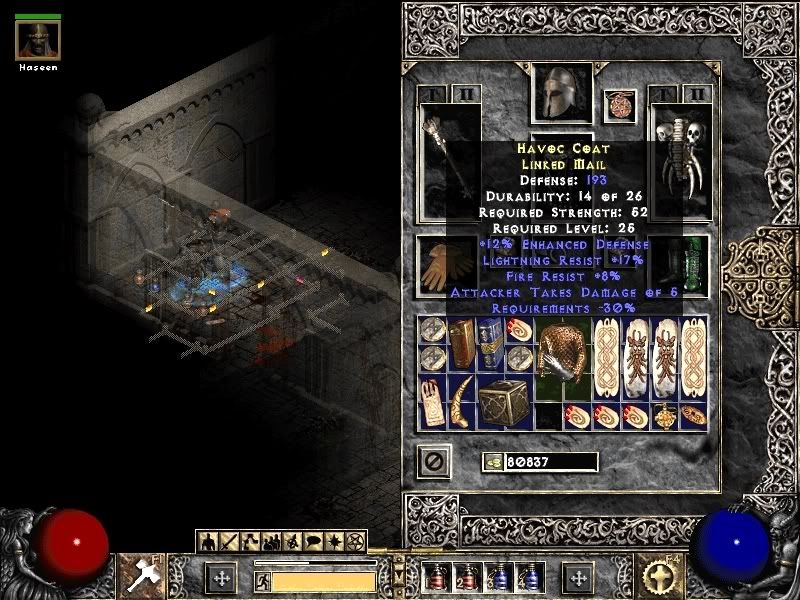This screenshot has height=600, width=800.
Task: Click the Haseen hireling portrait
Action: [x=38, y=40]
